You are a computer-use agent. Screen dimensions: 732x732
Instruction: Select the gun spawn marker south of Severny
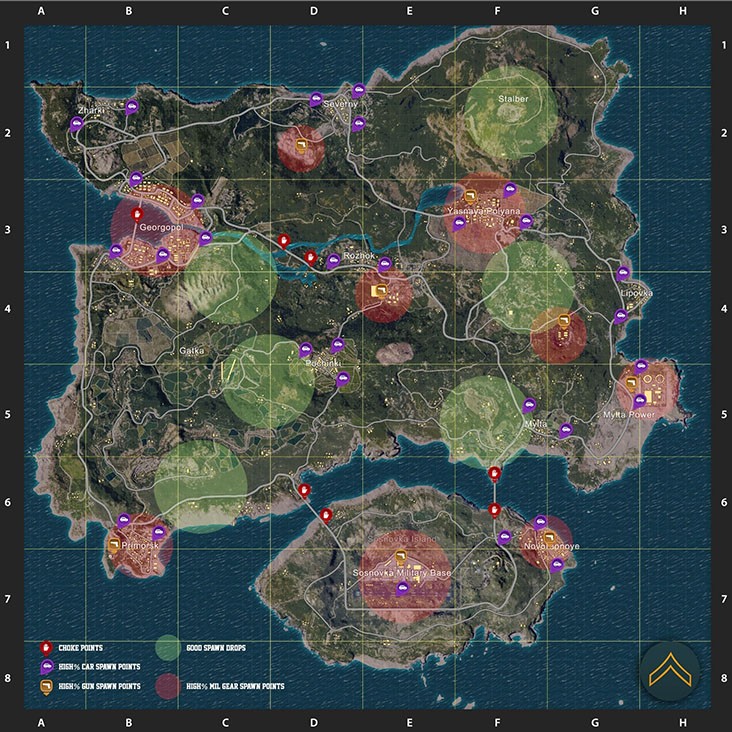tap(301, 147)
